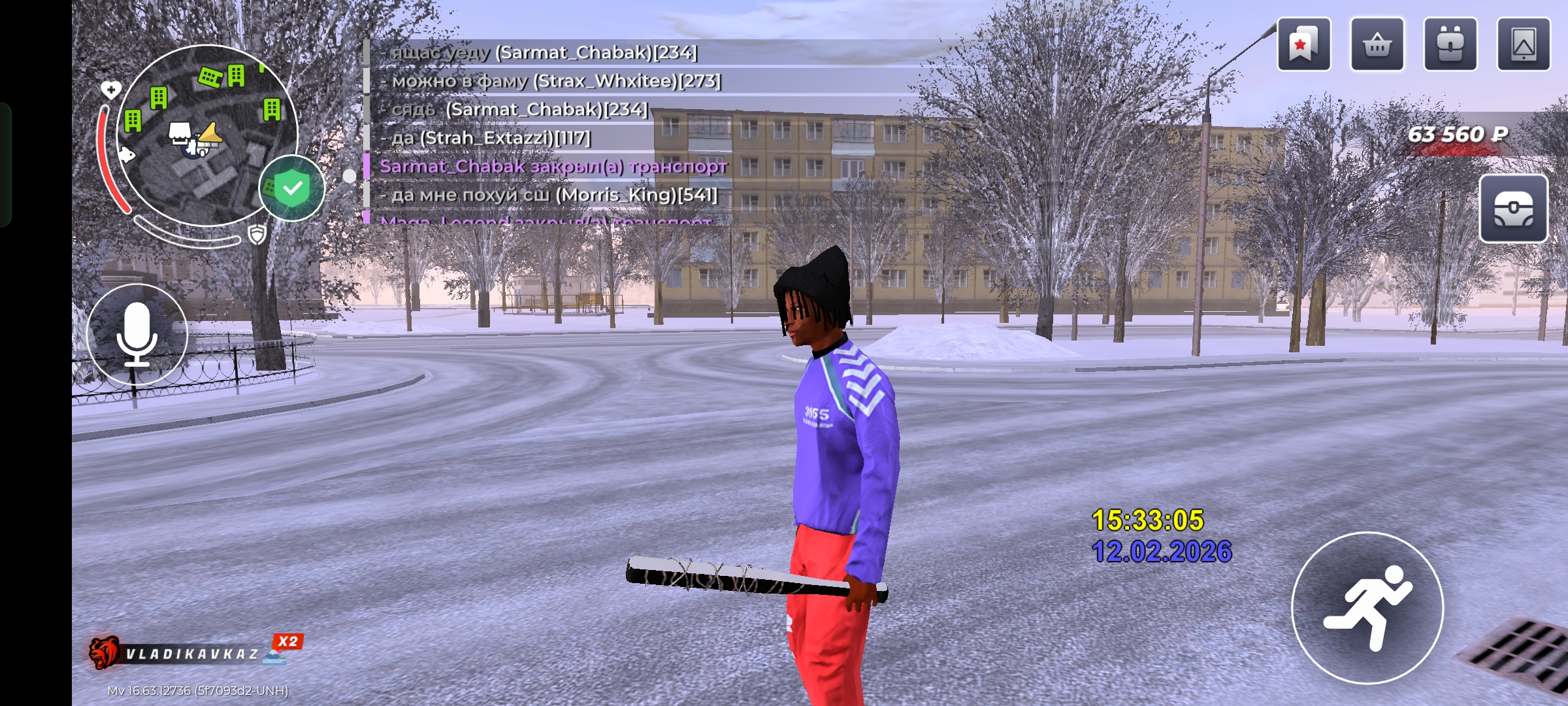This screenshot has width=1568, height=706.
Task: Open the treasure chest button
Action: tap(1513, 209)
